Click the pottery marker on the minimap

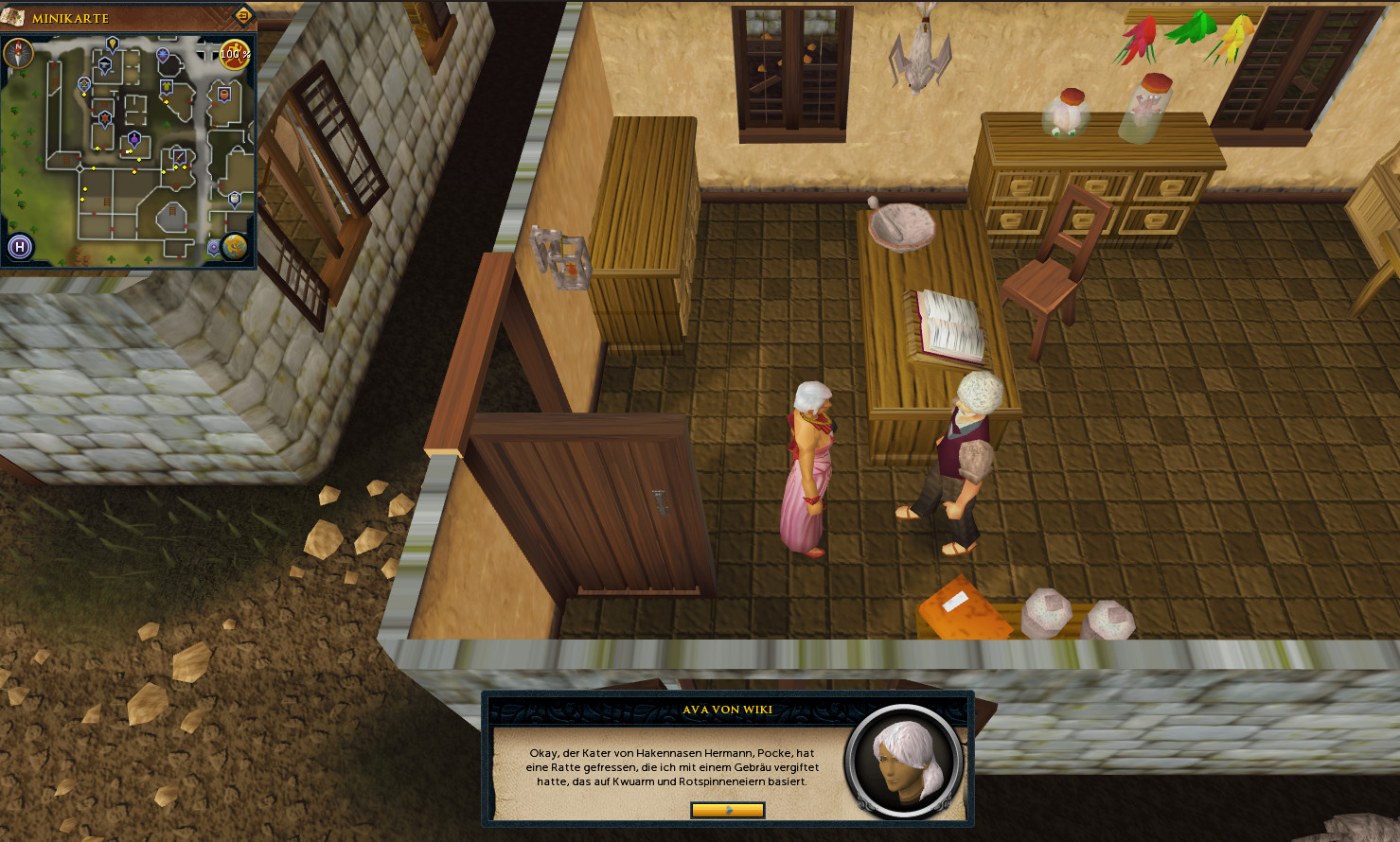[224, 94]
